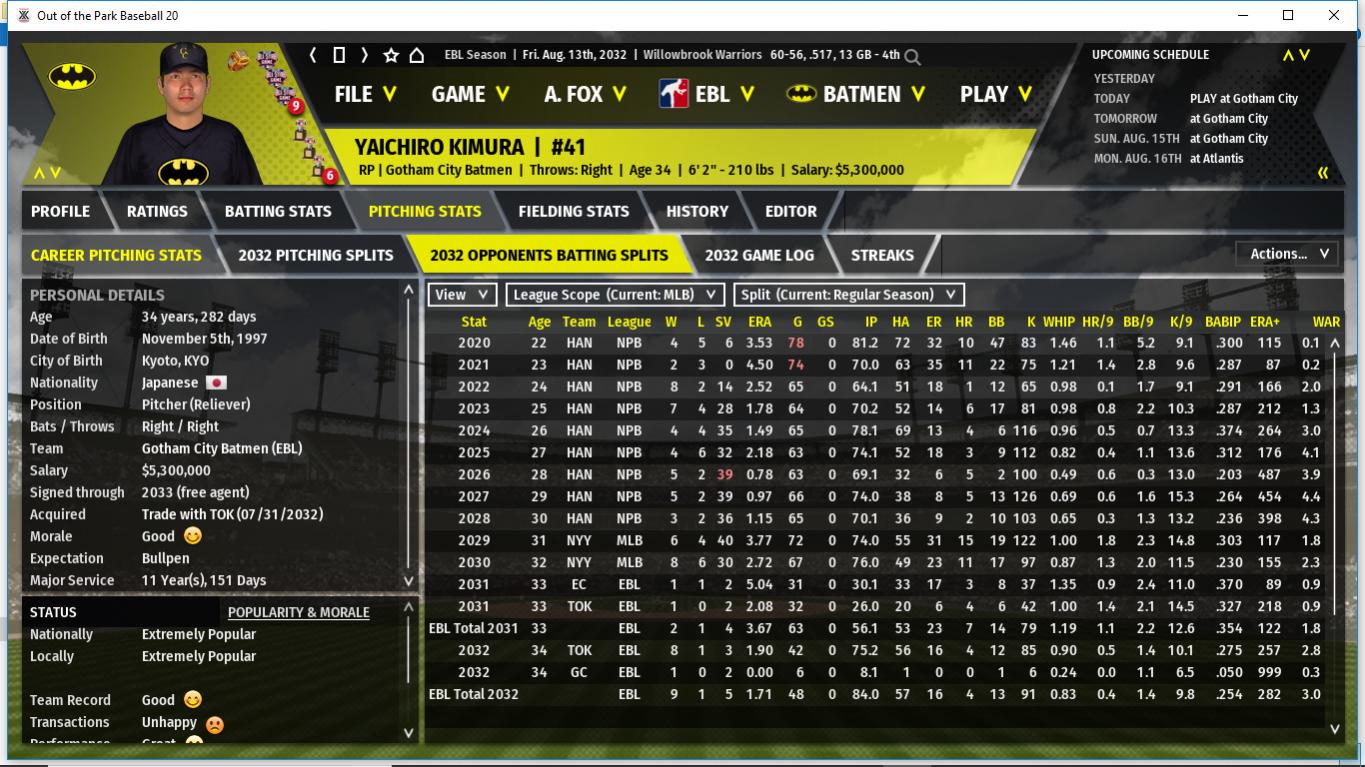The image size is (1365, 767).
Task: Open the EBL league menu
Action: [706, 94]
